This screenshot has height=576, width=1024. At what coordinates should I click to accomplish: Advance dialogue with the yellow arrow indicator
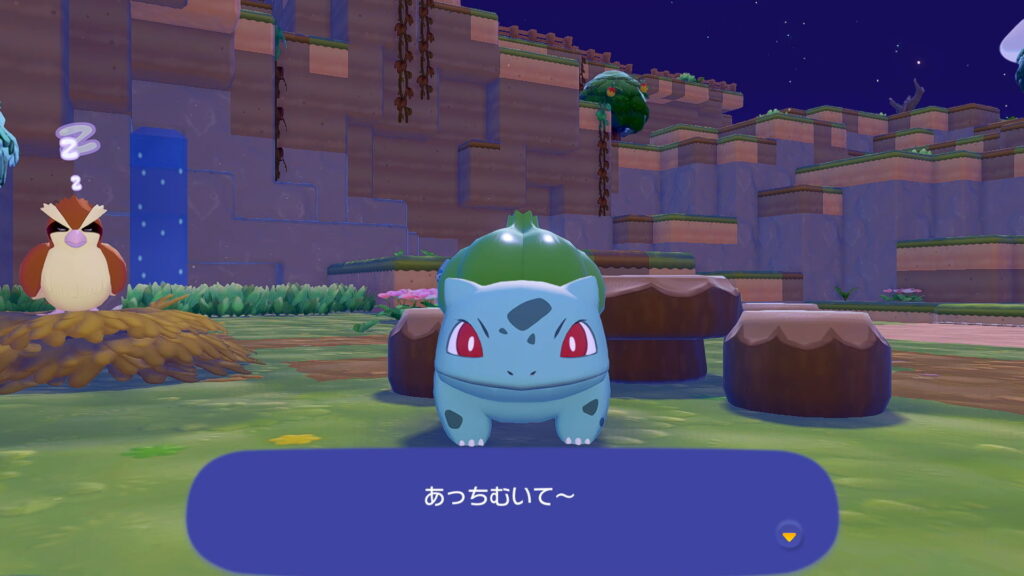tap(789, 536)
